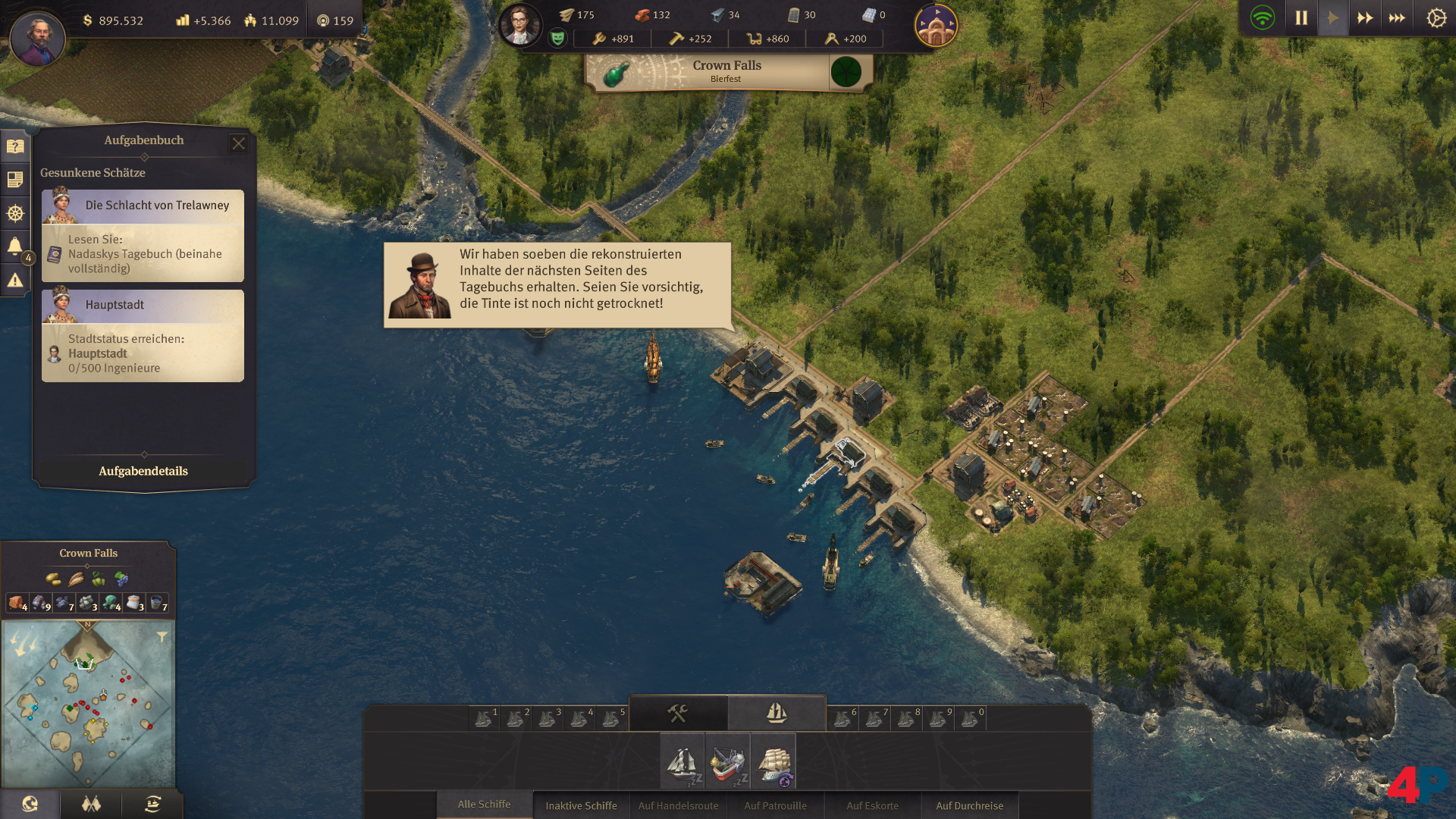The image size is (1456, 819).
Task: Switch to triple fast-forward speed
Action: [x=1397, y=18]
